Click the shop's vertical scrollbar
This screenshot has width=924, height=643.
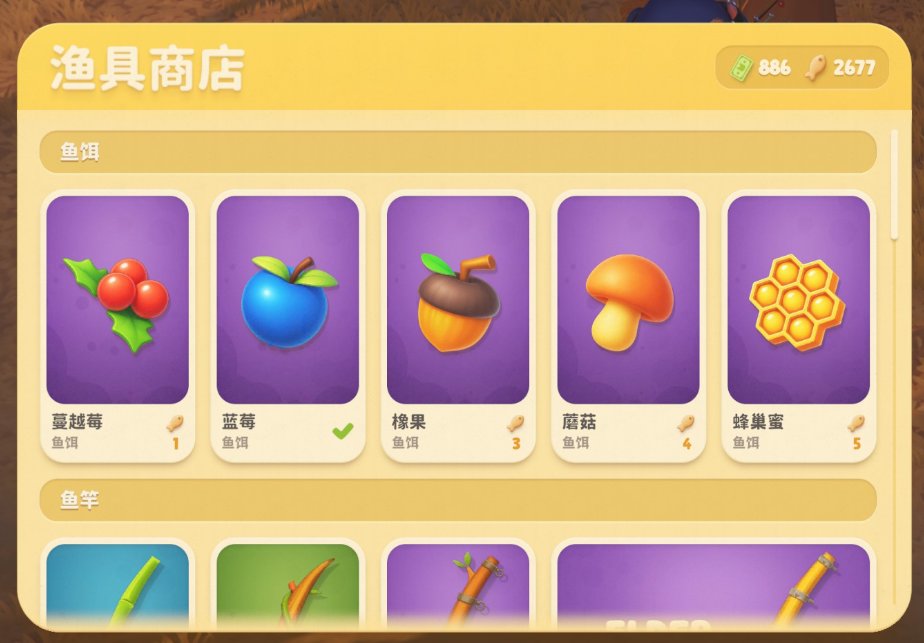(x=894, y=185)
